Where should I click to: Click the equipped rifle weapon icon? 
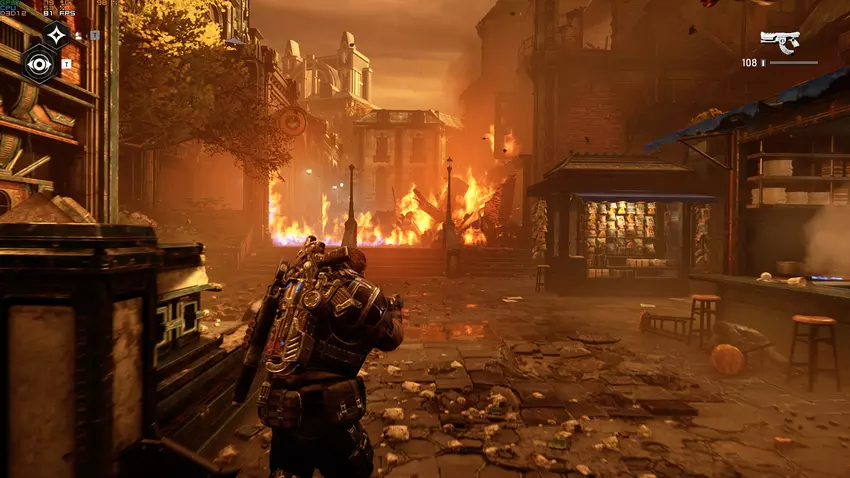tap(779, 41)
